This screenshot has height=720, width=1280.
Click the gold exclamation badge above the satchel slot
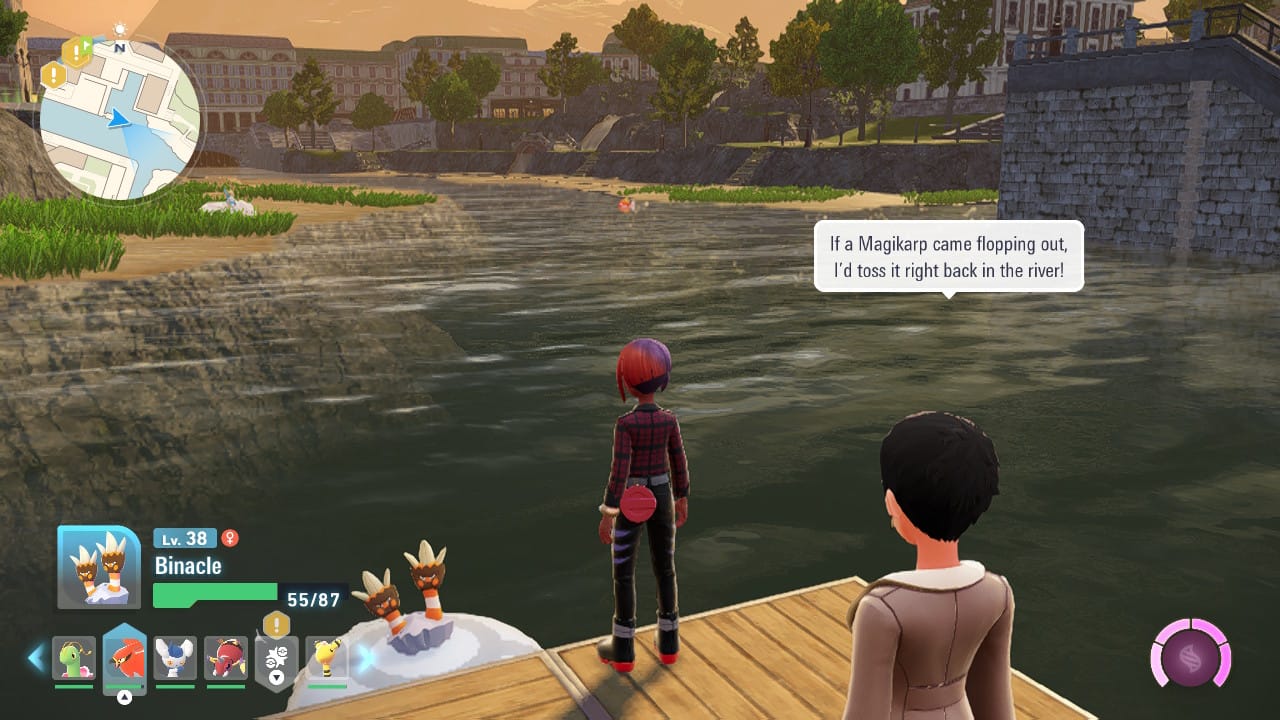[x=275, y=624]
